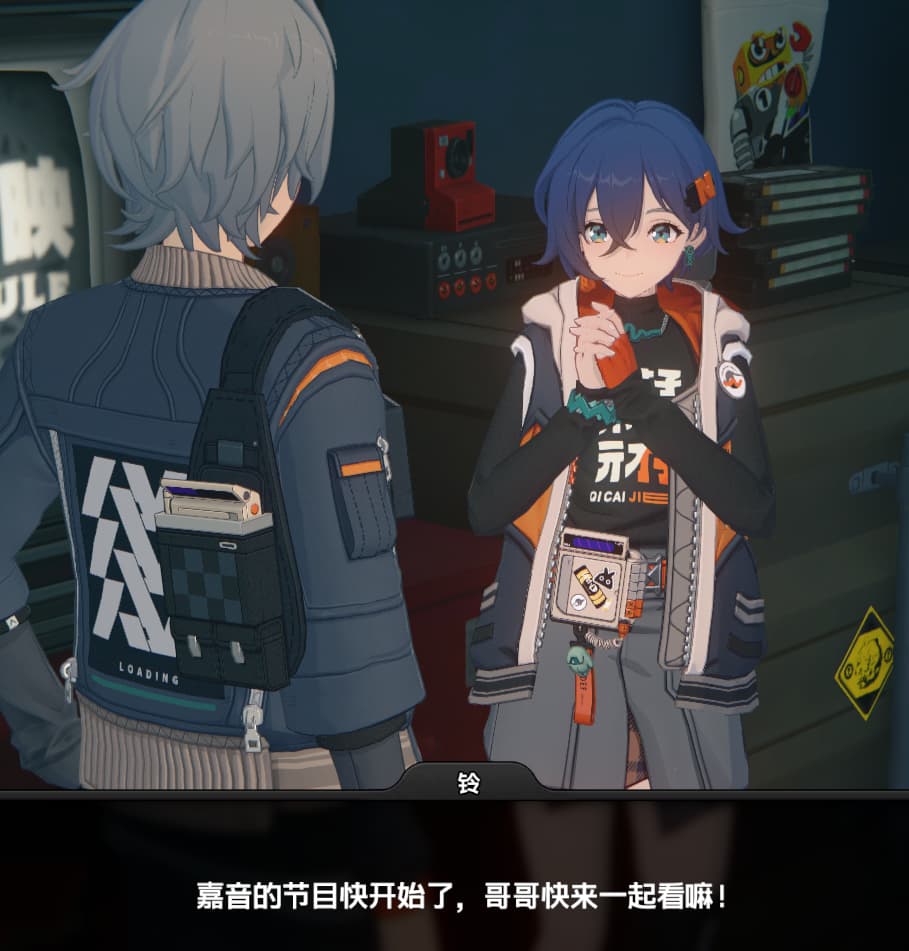Viewport: 909px width, 951px height.
Task: Advance the dialogue box spoken by 铃
Action: tap(460, 892)
